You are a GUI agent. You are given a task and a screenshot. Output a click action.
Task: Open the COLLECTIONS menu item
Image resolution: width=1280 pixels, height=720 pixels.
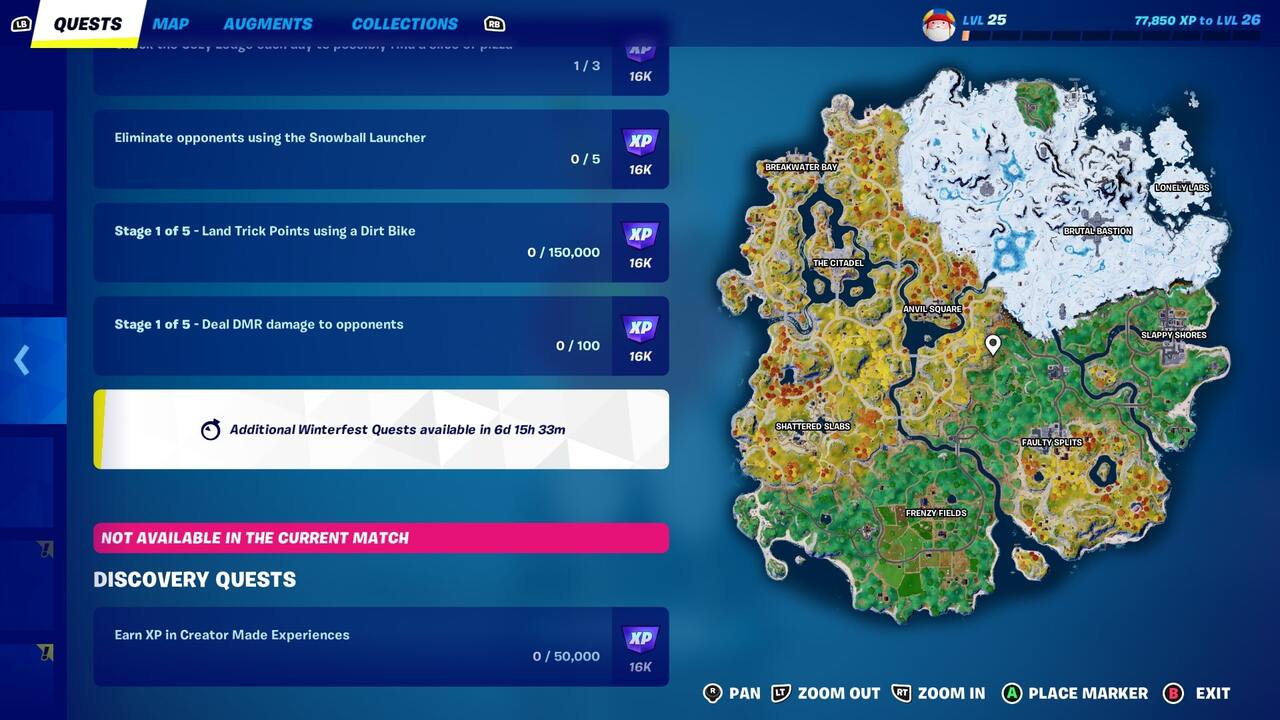tap(404, 23)
